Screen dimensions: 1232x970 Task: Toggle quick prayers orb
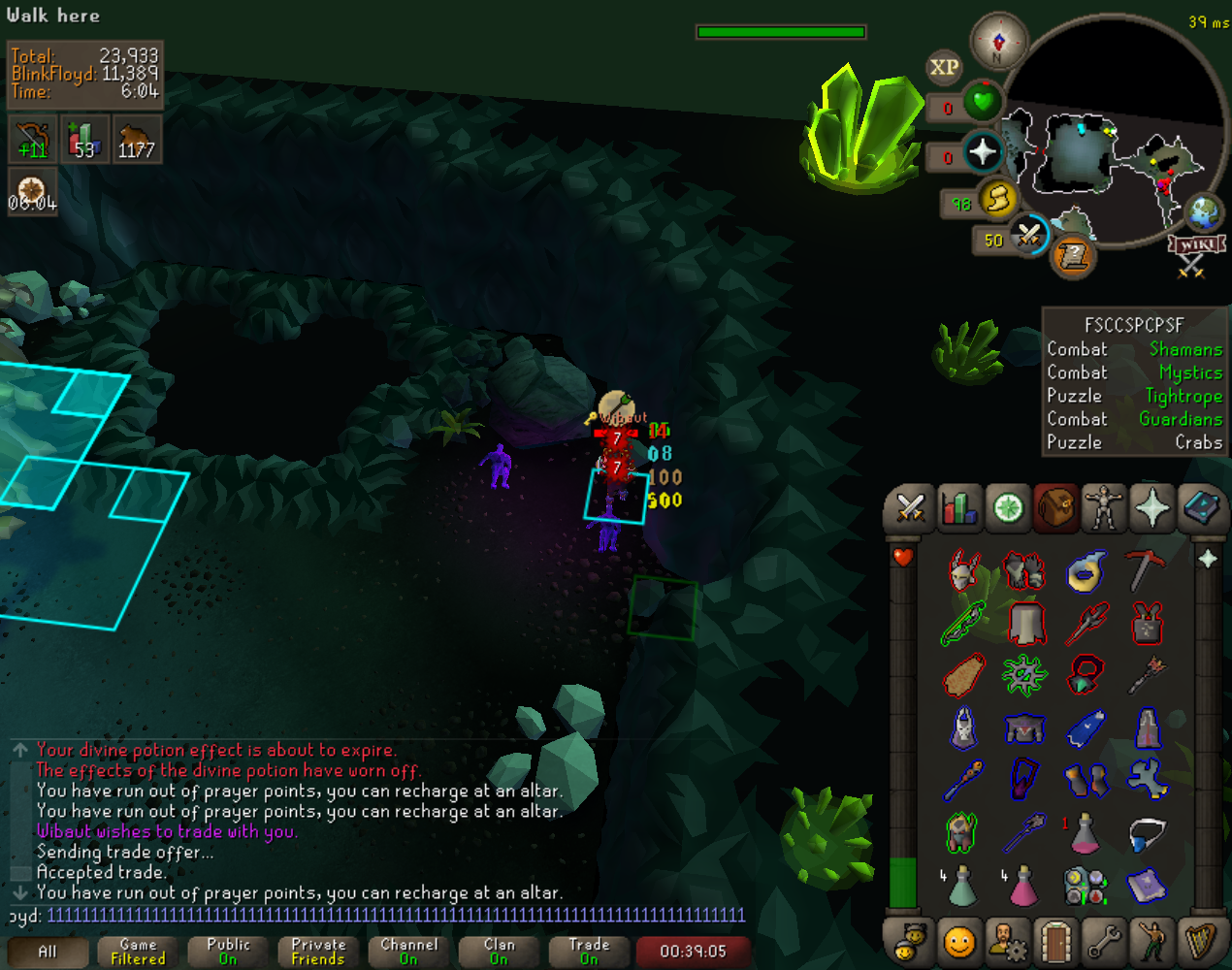click(983, 152)
